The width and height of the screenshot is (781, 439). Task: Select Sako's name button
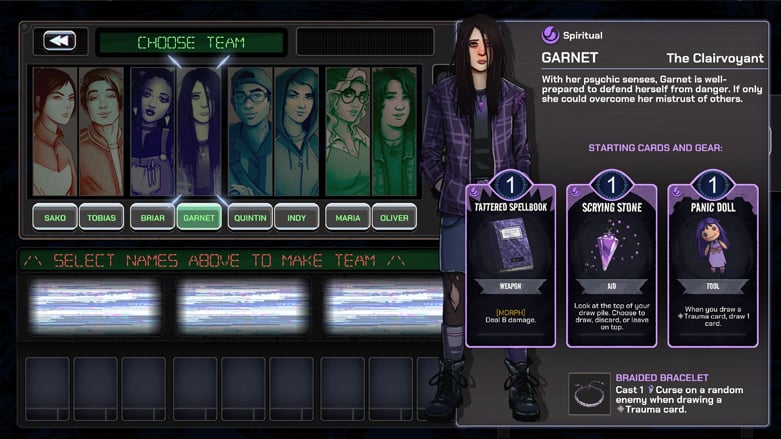coord(54,217)
